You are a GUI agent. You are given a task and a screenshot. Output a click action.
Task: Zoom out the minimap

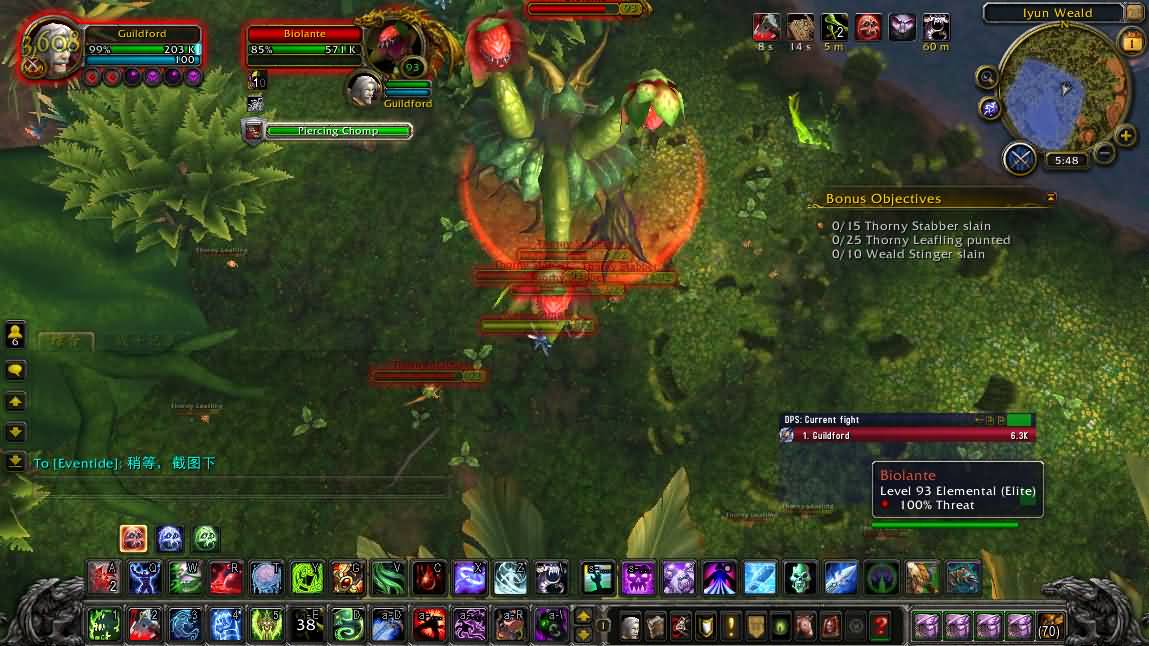point(1104,153)
